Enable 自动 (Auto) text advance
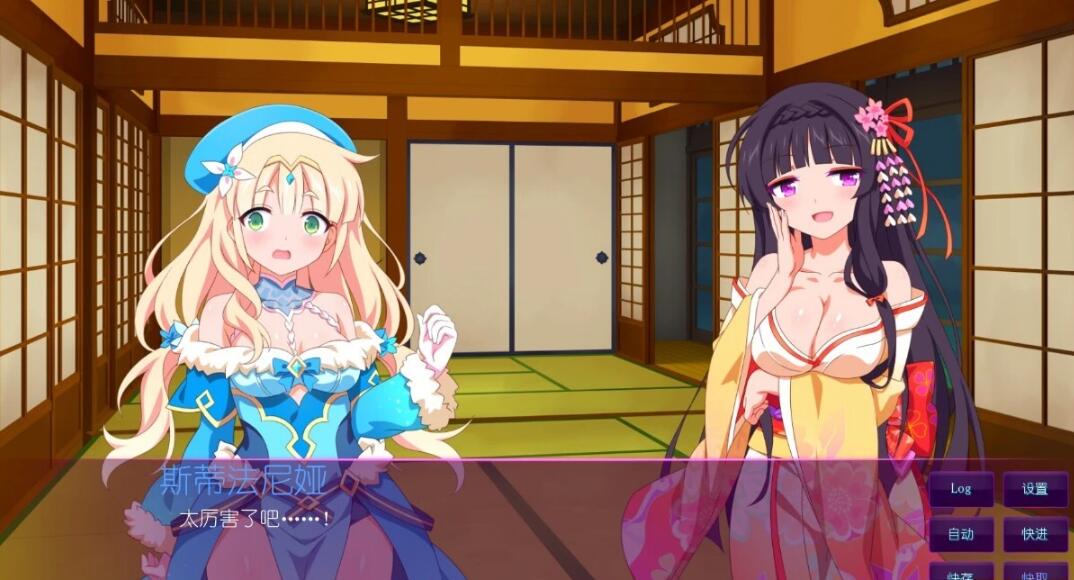The image size is (1074, 580). coord(961,534)
